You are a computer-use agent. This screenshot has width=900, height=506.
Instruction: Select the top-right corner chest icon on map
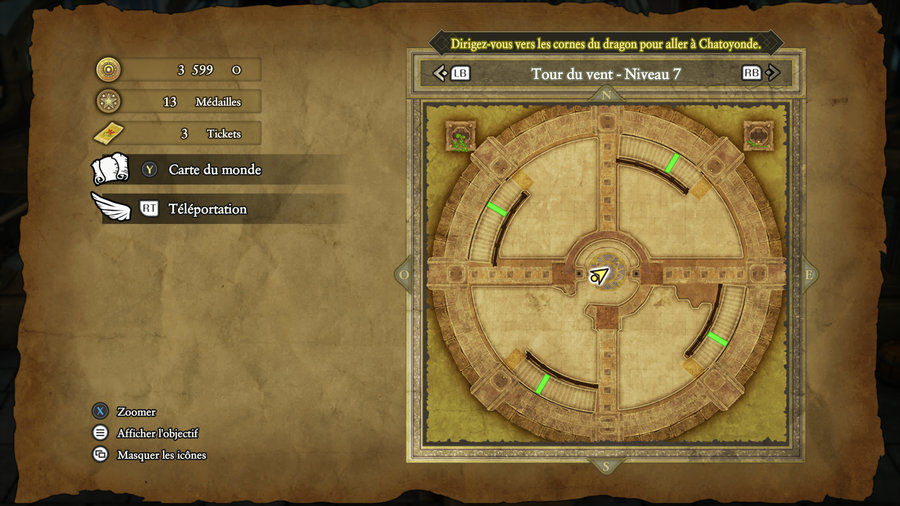point(758,135)
